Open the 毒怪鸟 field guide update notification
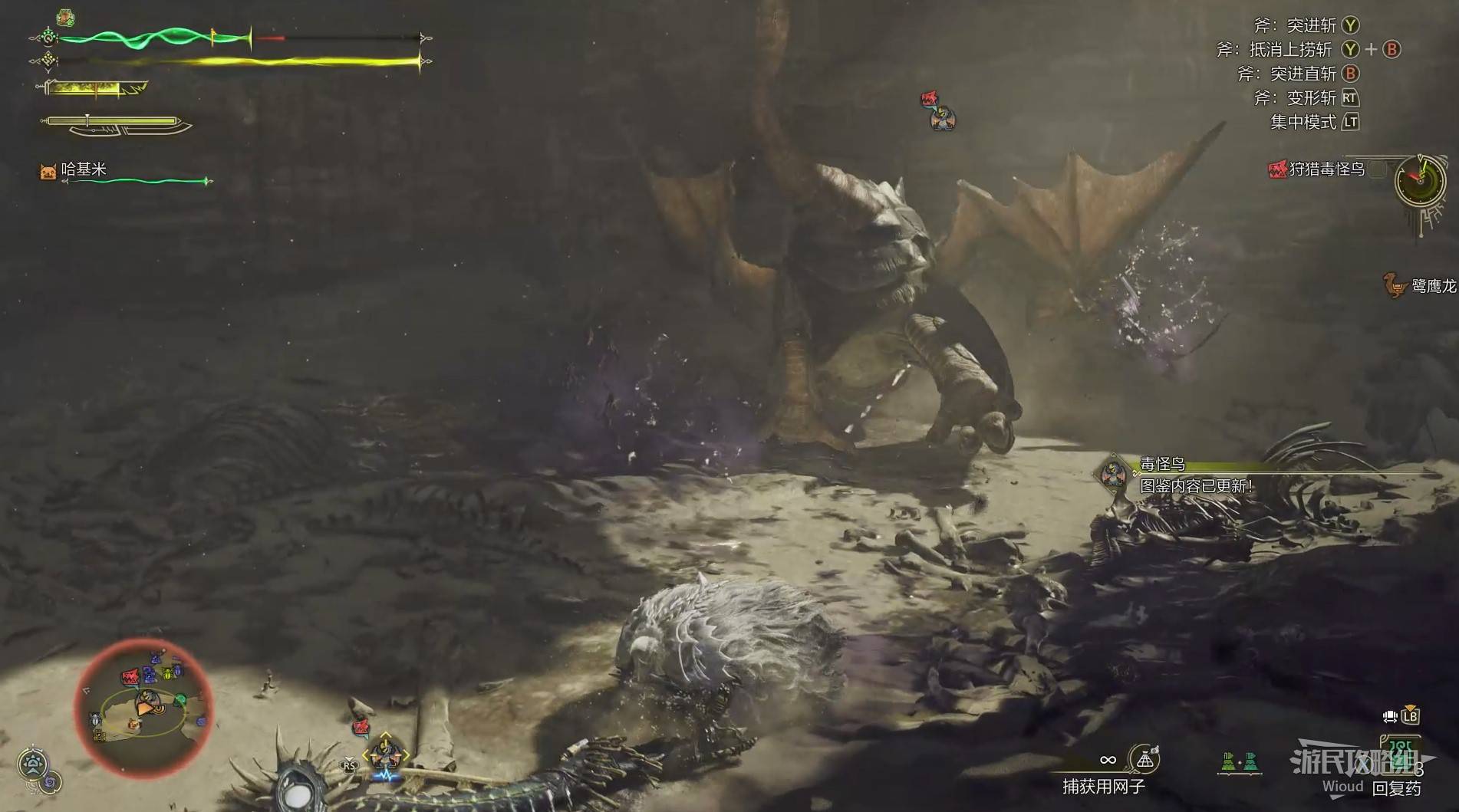1459x812 pixels. pyautogui.click(x=1195, y=475)
